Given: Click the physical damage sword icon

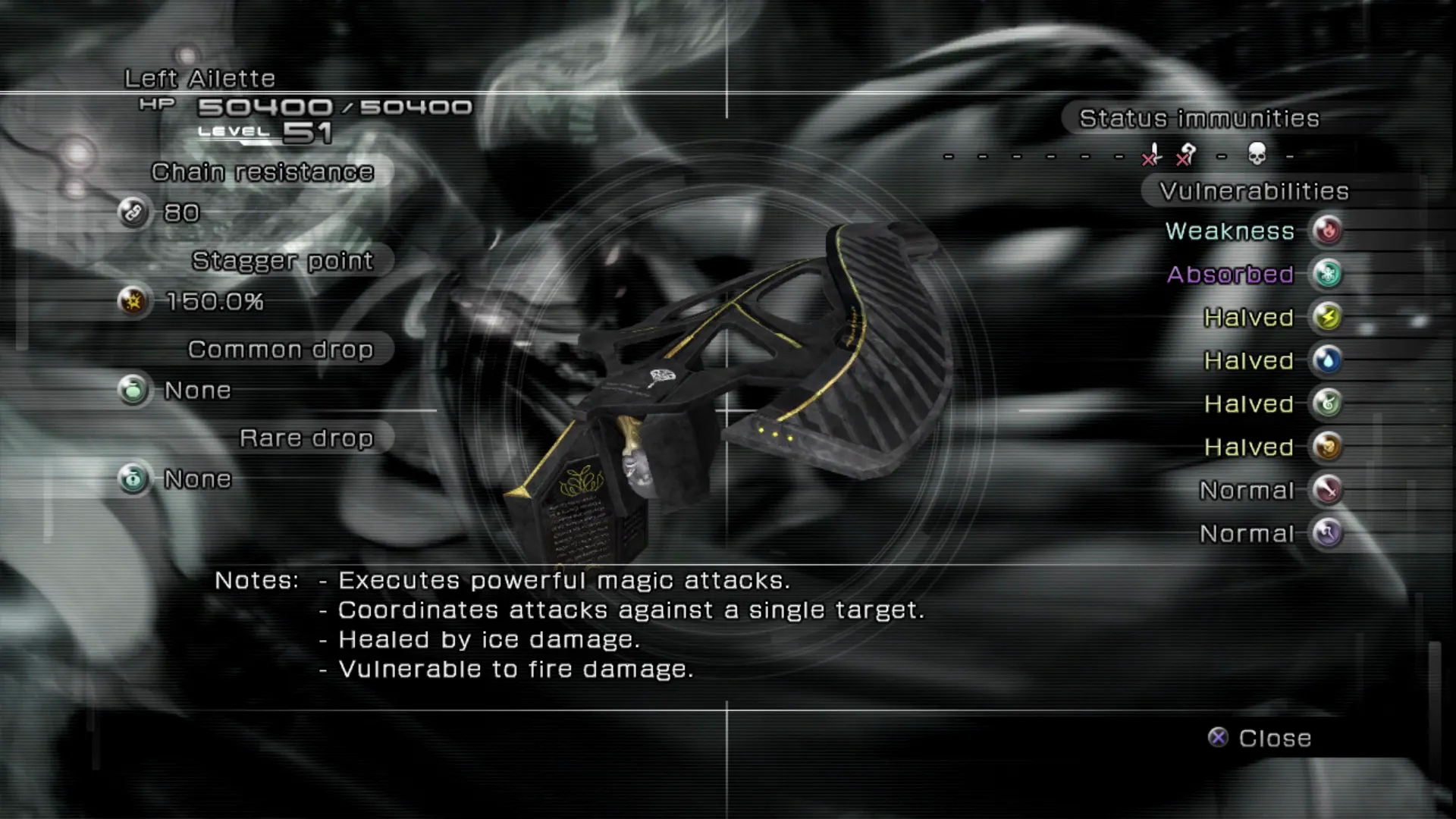Looking at the screenshot, I should 1327,490.
